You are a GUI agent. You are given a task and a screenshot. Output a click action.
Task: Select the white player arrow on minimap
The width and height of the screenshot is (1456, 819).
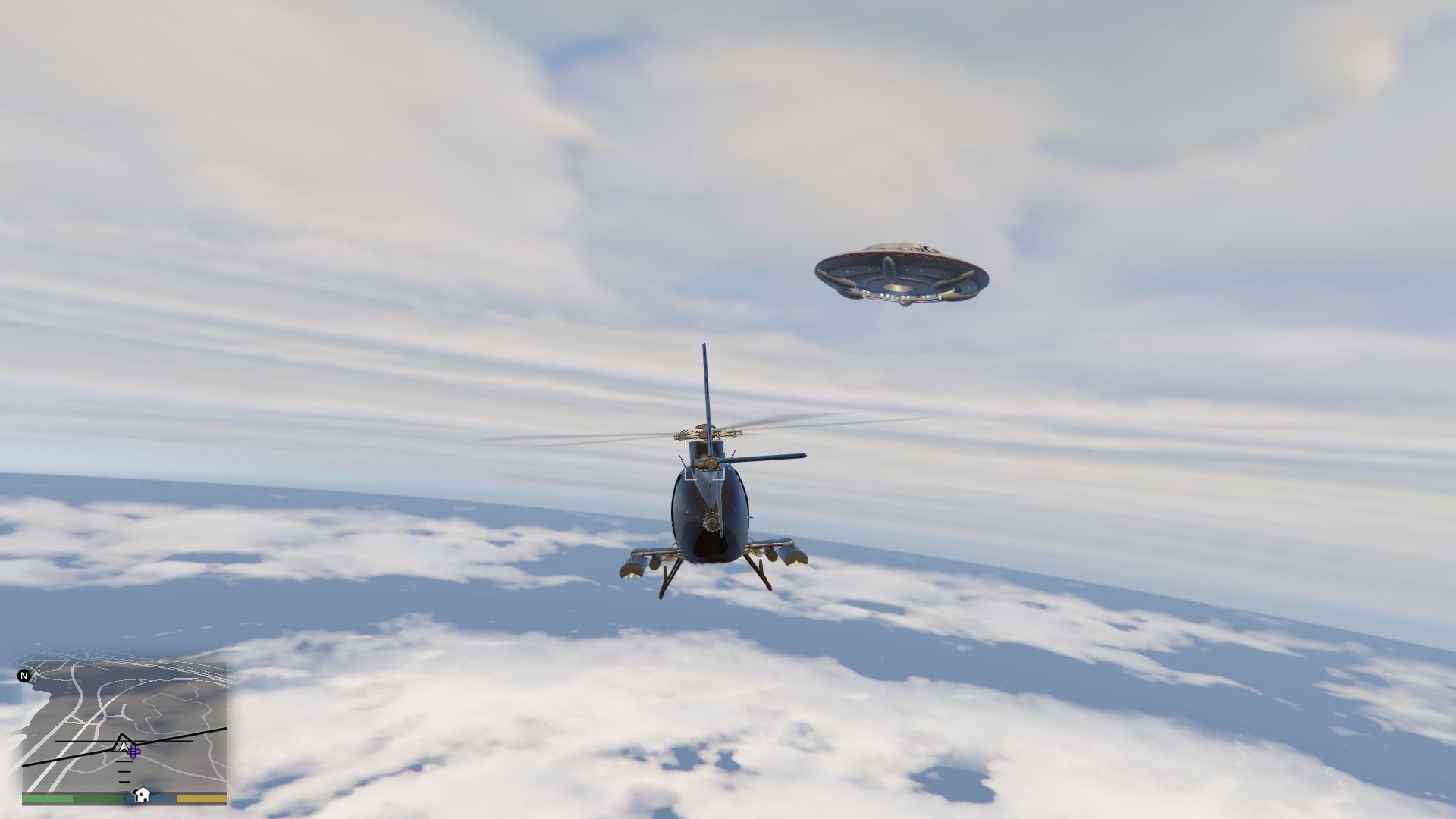click(x=123, y=744)
